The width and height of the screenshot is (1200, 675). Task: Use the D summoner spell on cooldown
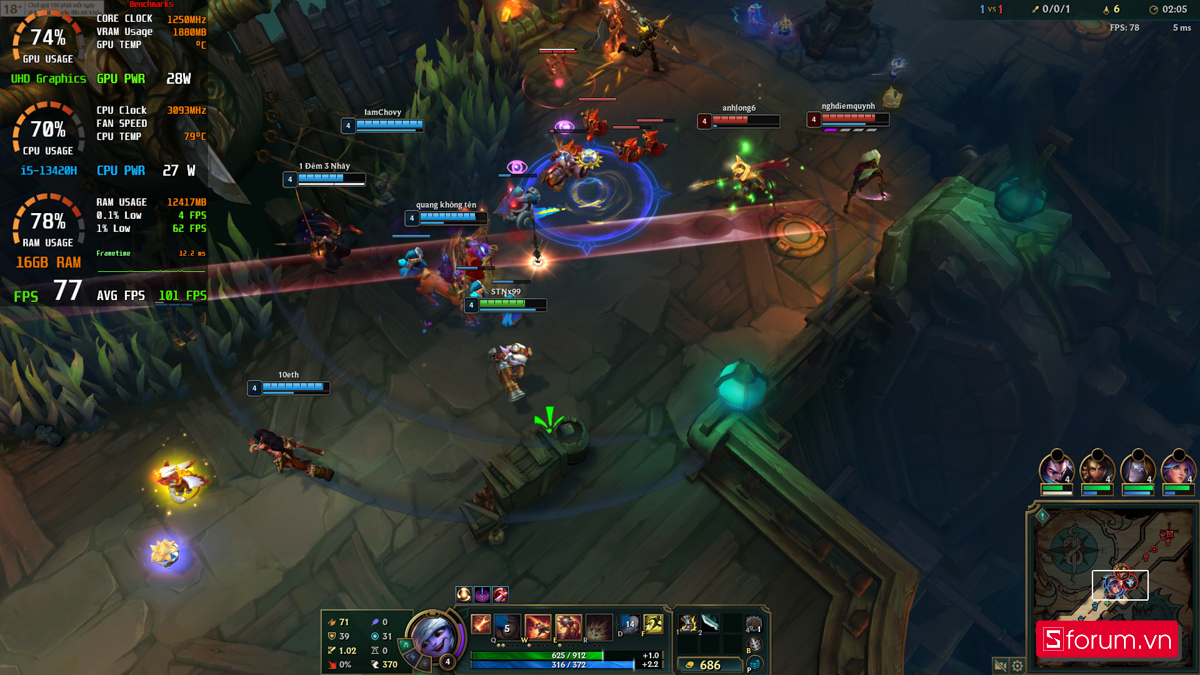coord(630,625)
